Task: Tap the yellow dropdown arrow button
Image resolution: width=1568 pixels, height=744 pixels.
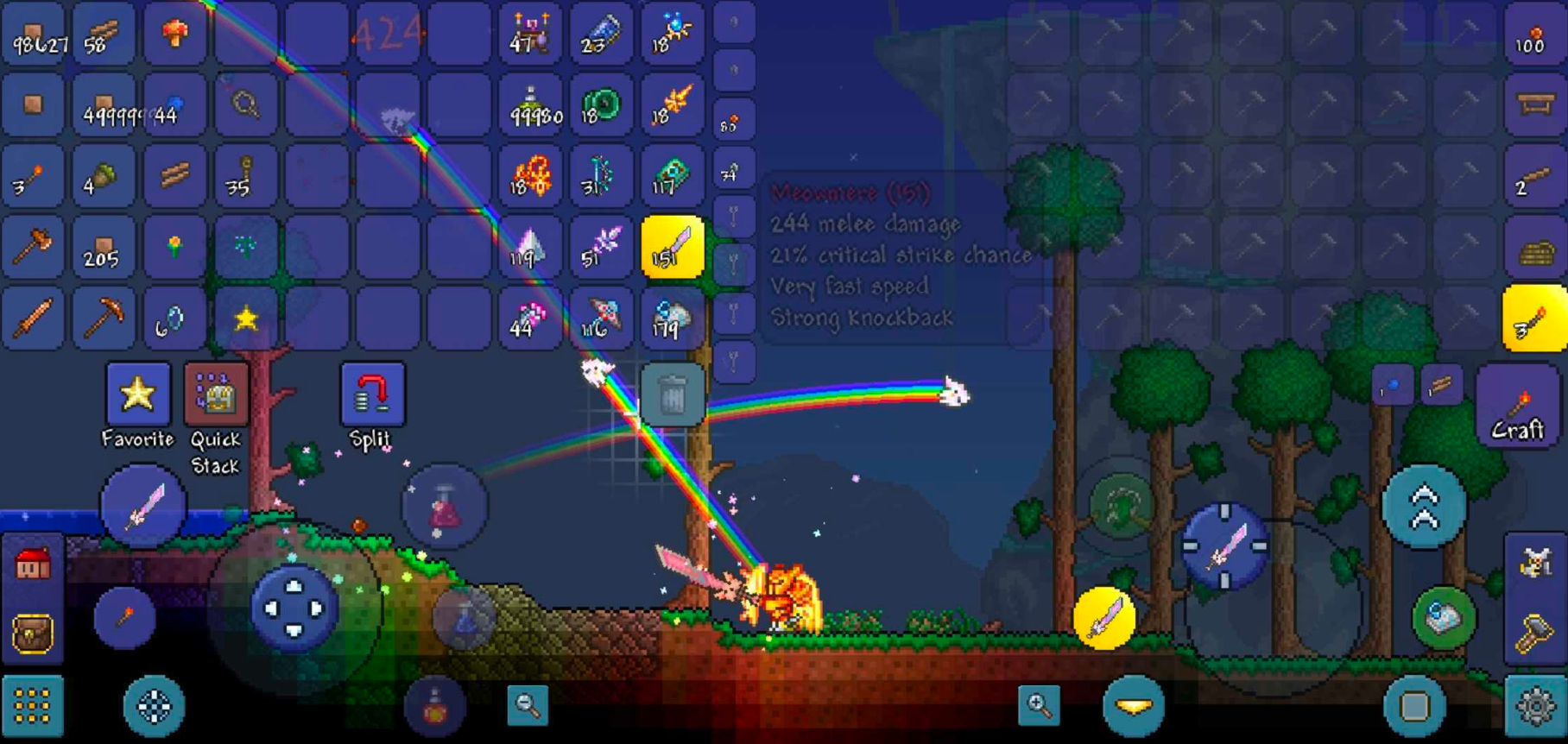Action: pyautogui.click(x=1134, y=707)
